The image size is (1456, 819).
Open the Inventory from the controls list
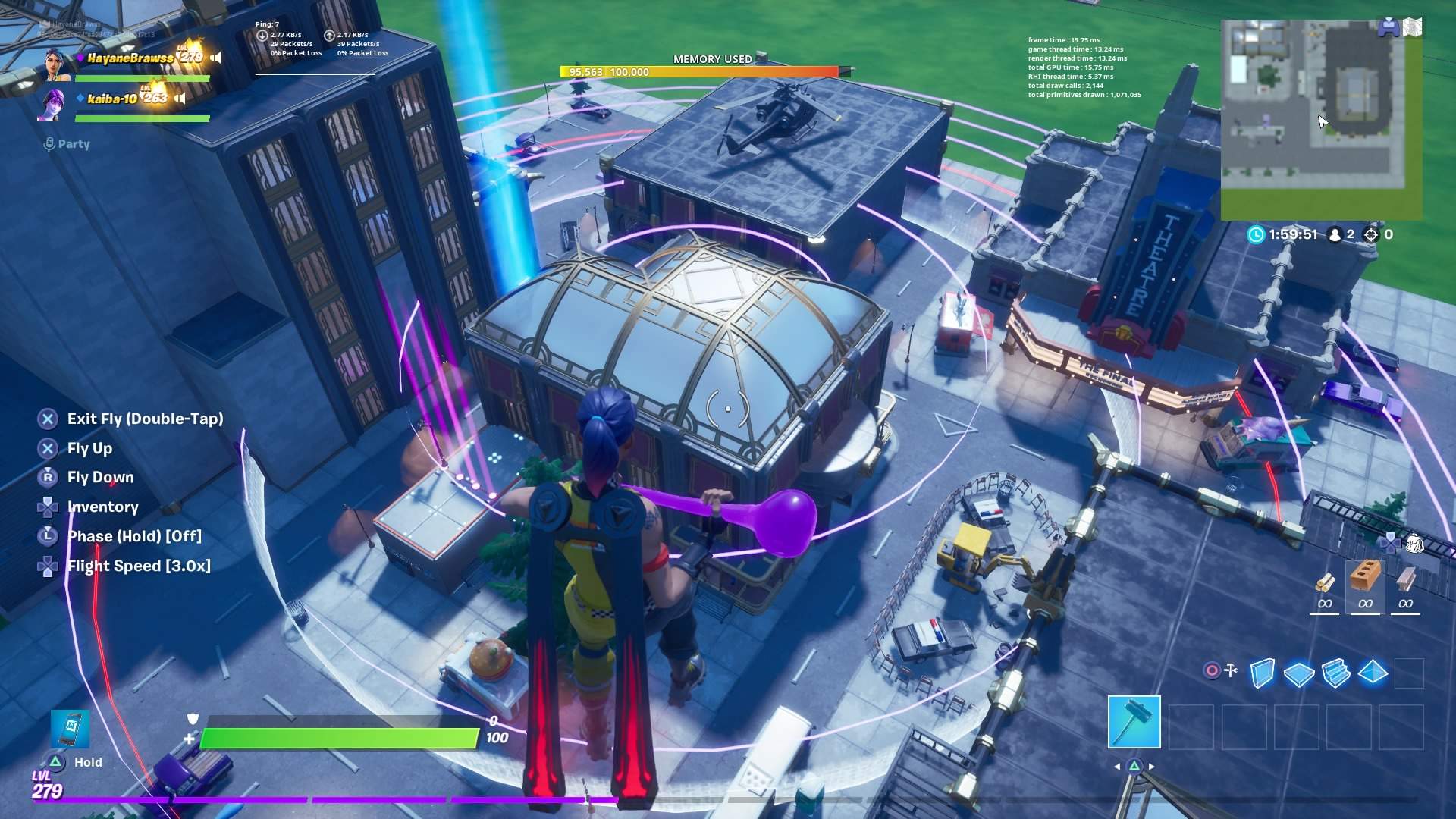click(102, 507)
